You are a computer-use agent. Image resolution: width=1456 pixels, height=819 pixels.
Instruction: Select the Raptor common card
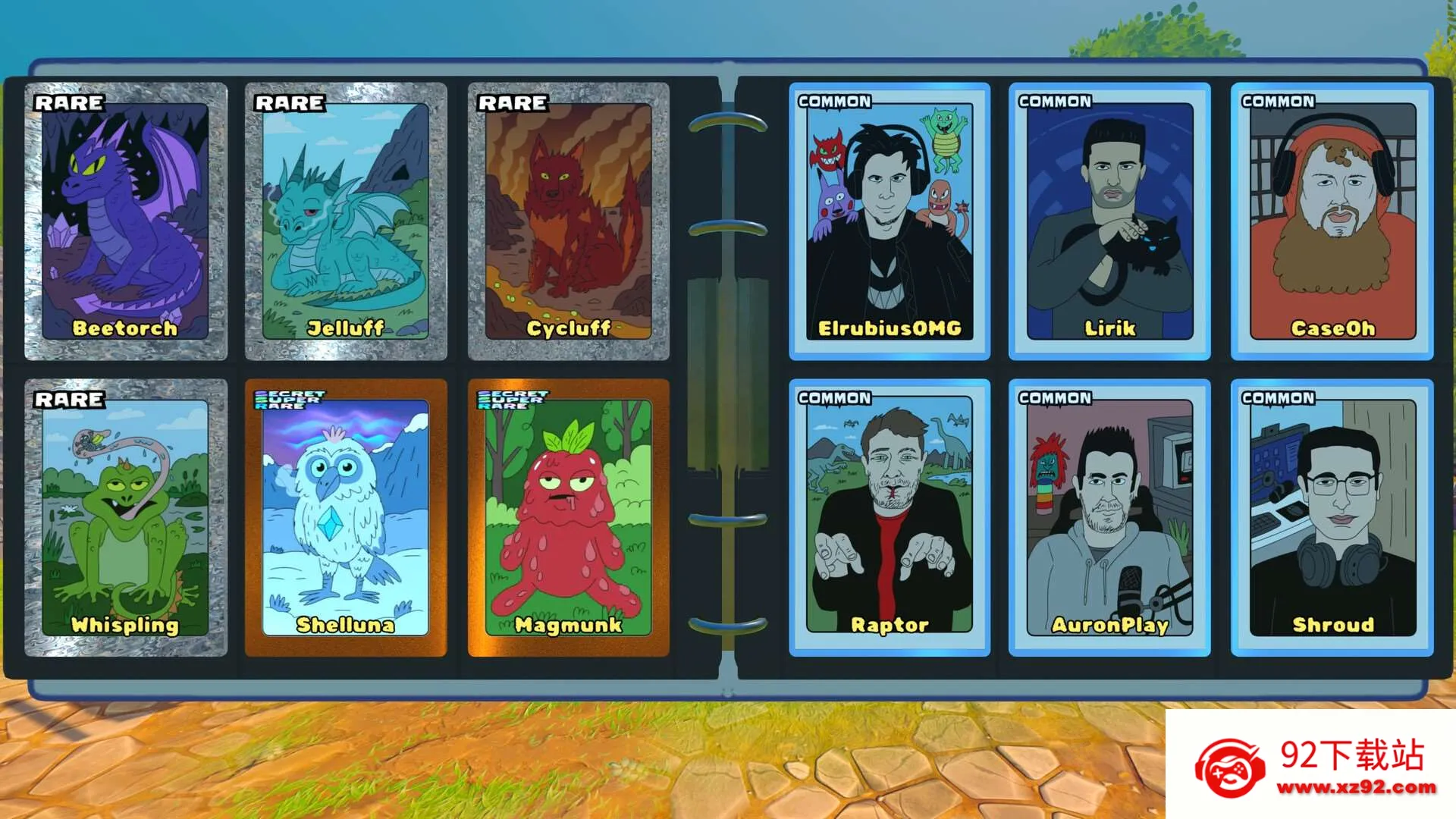tap(890, 517)
